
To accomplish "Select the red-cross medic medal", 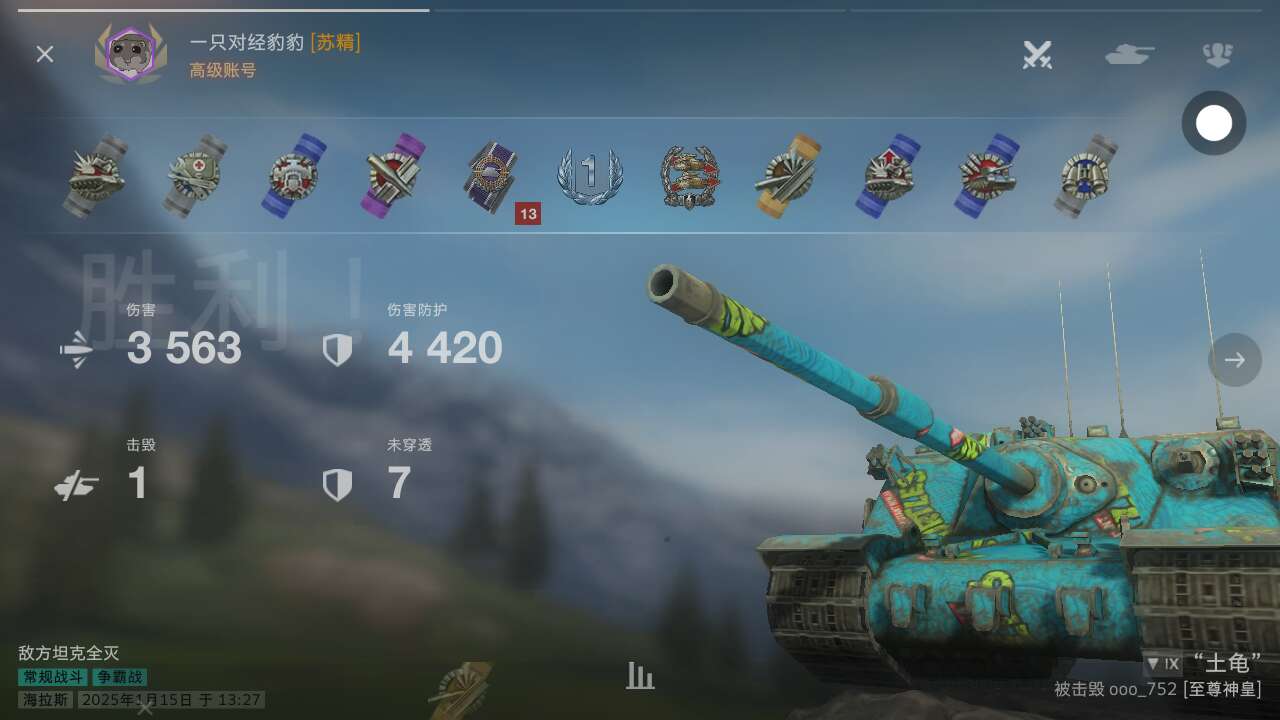I will [196, 177].
